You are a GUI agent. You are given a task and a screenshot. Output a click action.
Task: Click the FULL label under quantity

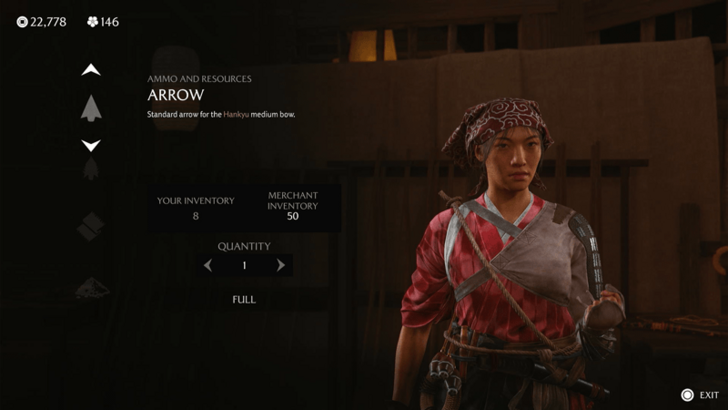[x=244, y=299]
